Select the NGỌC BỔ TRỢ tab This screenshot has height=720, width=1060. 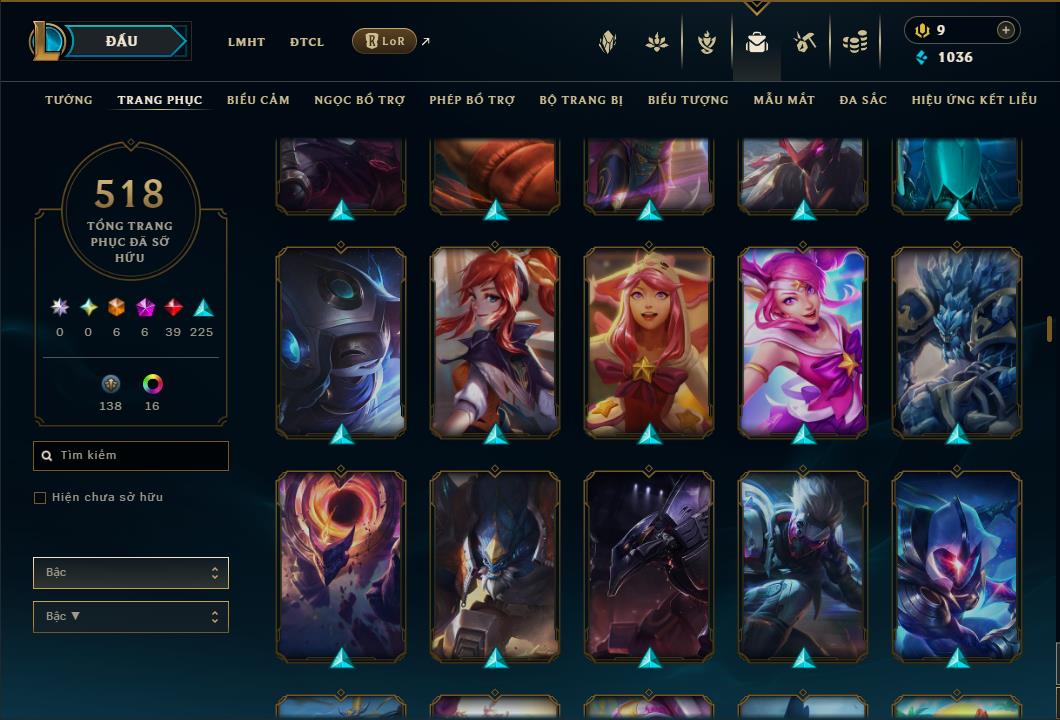[359, 100]
